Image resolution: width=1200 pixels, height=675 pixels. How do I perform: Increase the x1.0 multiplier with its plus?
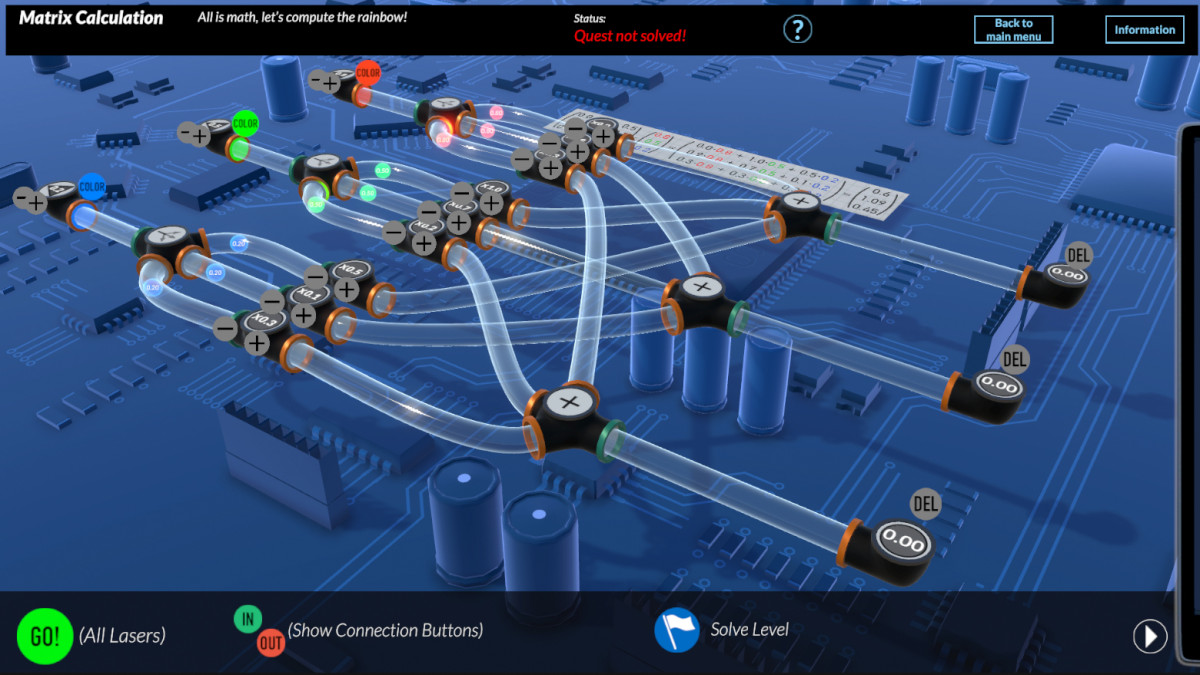click(491, 203)
